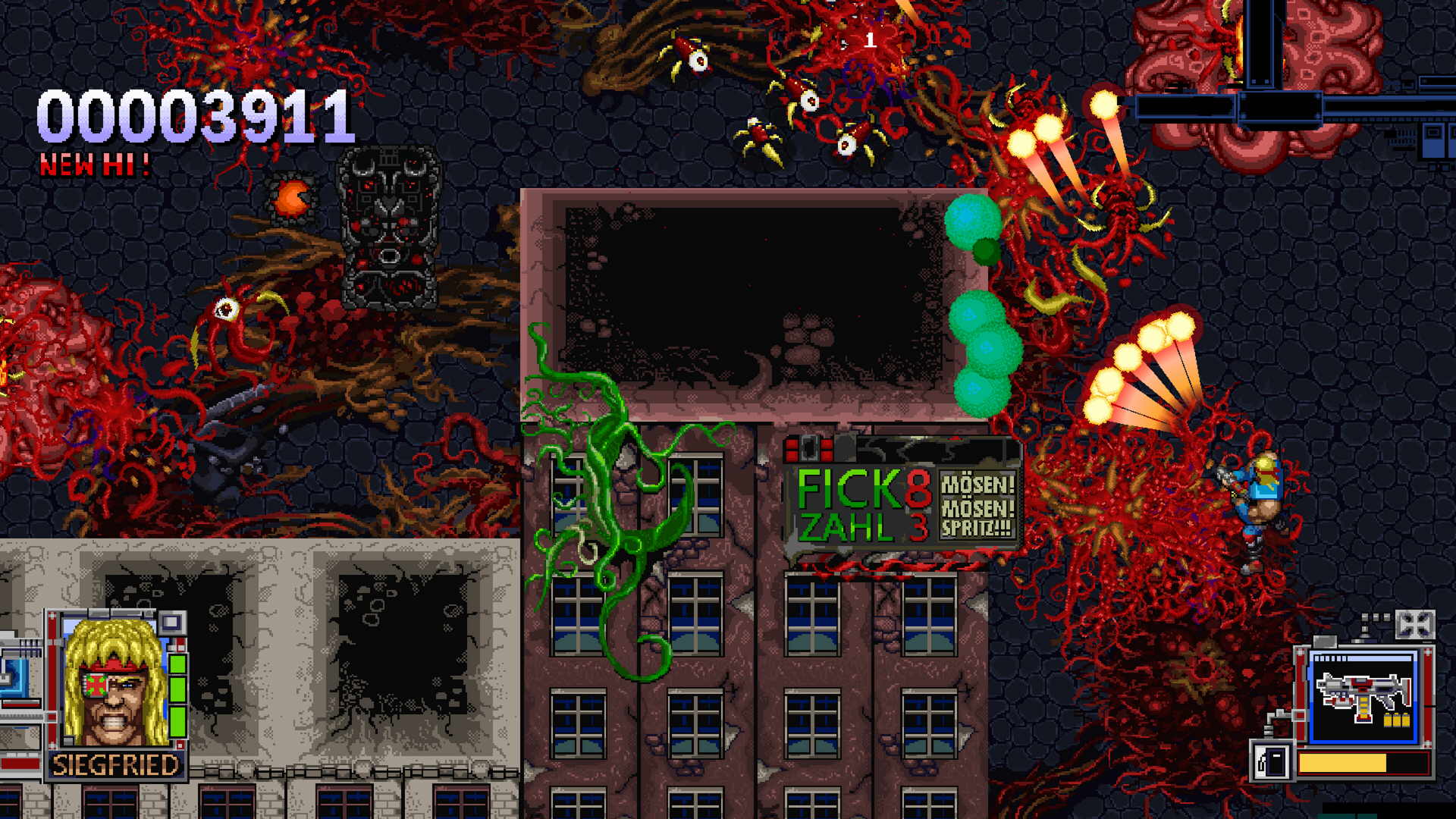Click the four-arrow icon above the weapon panel
The image size is (1456, 819).
click(1414, 626)
